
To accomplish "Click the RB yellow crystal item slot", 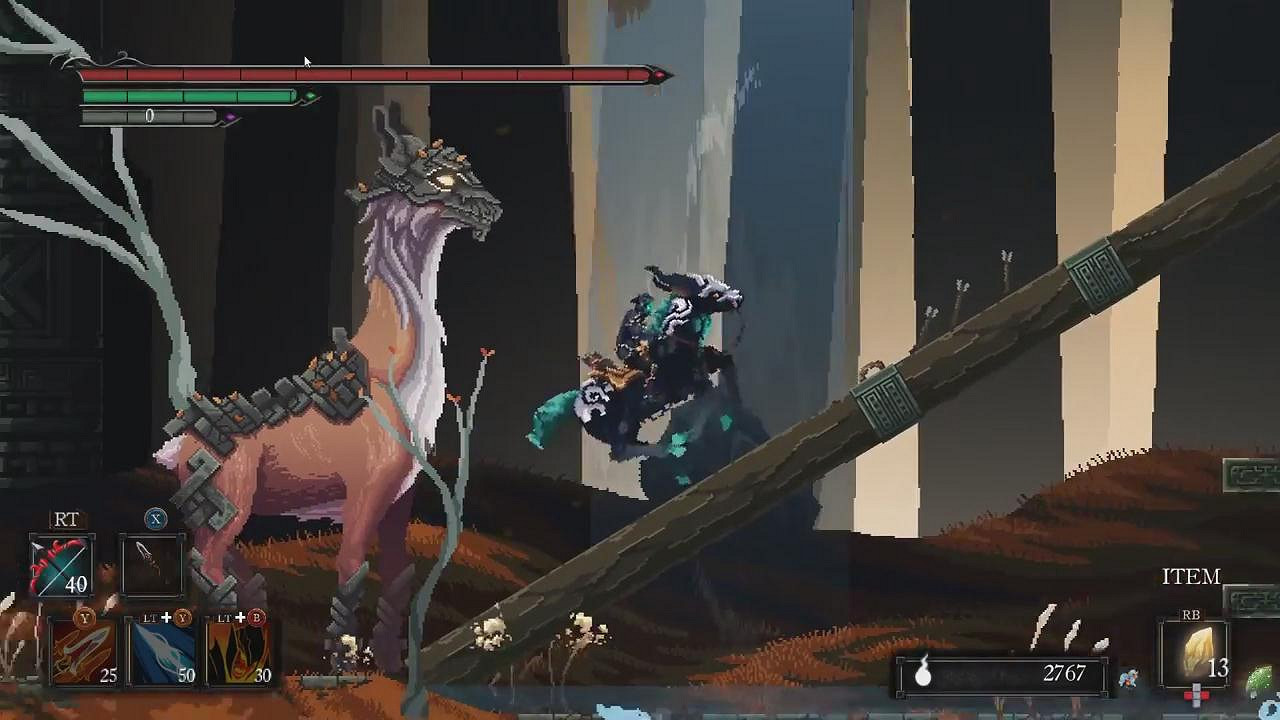I will 1196,651.
